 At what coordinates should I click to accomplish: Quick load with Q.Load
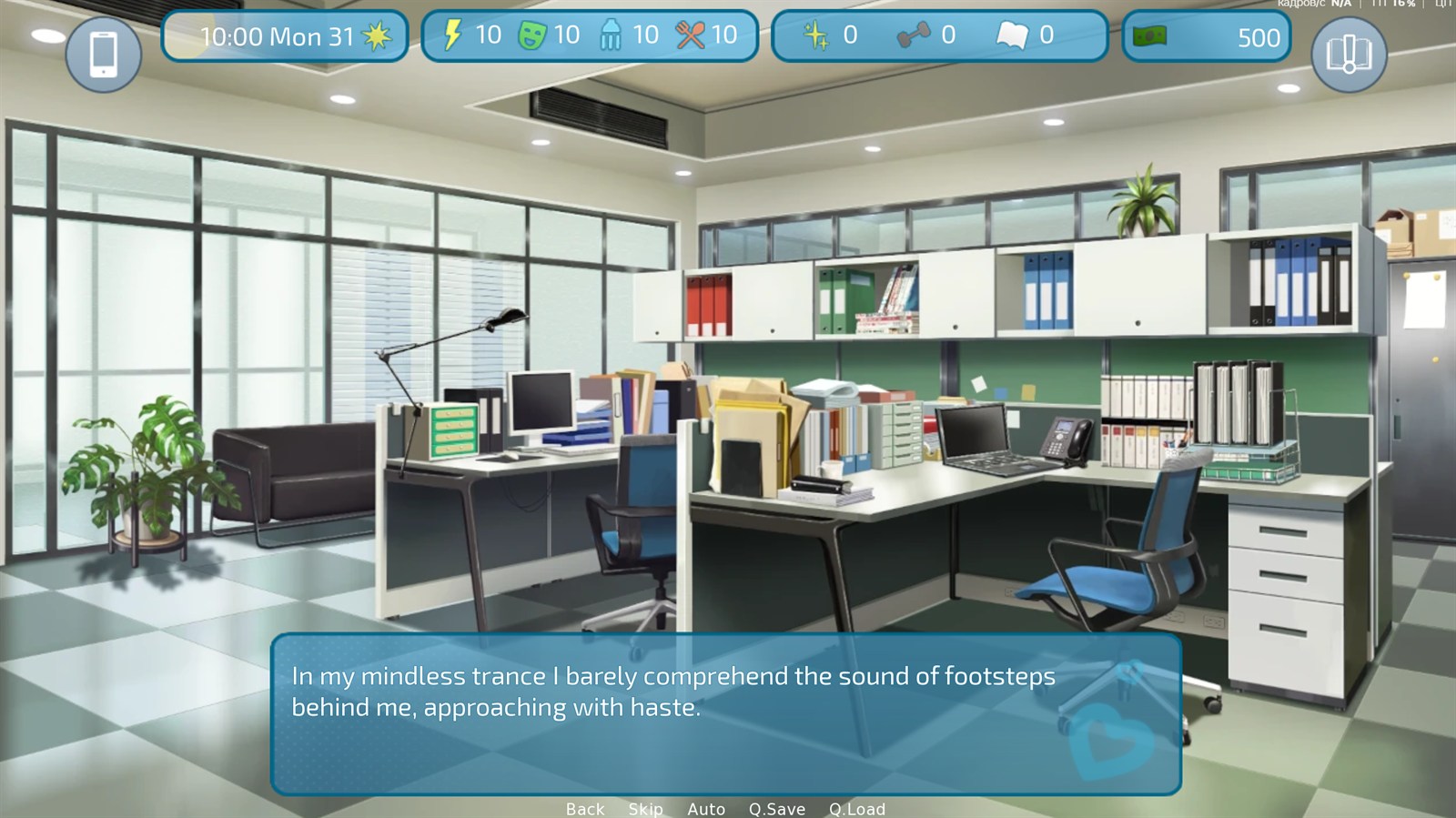pyautogui.click(x=856, y=809)
